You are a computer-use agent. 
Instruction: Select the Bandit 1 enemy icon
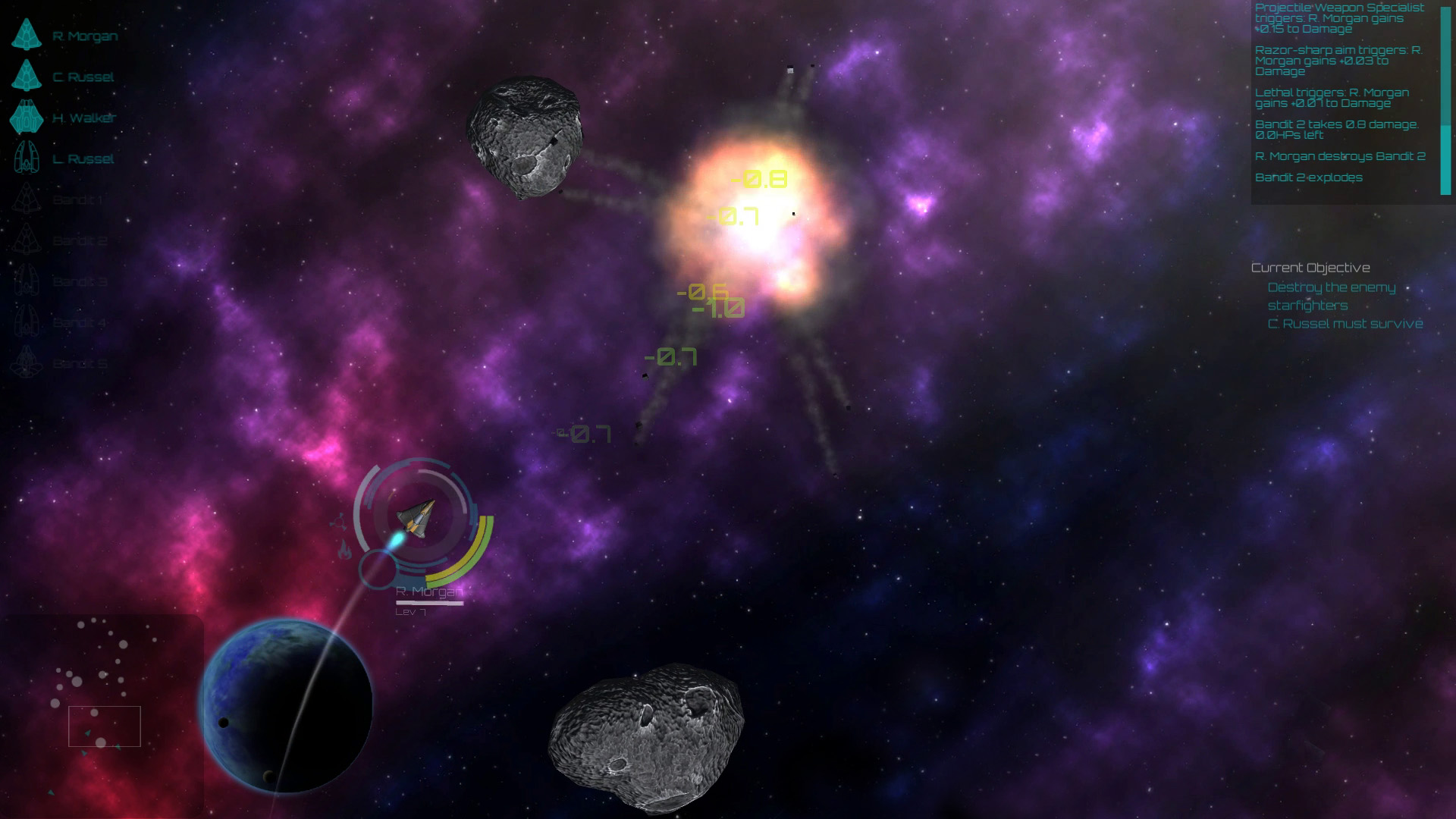tap(27, 199)
